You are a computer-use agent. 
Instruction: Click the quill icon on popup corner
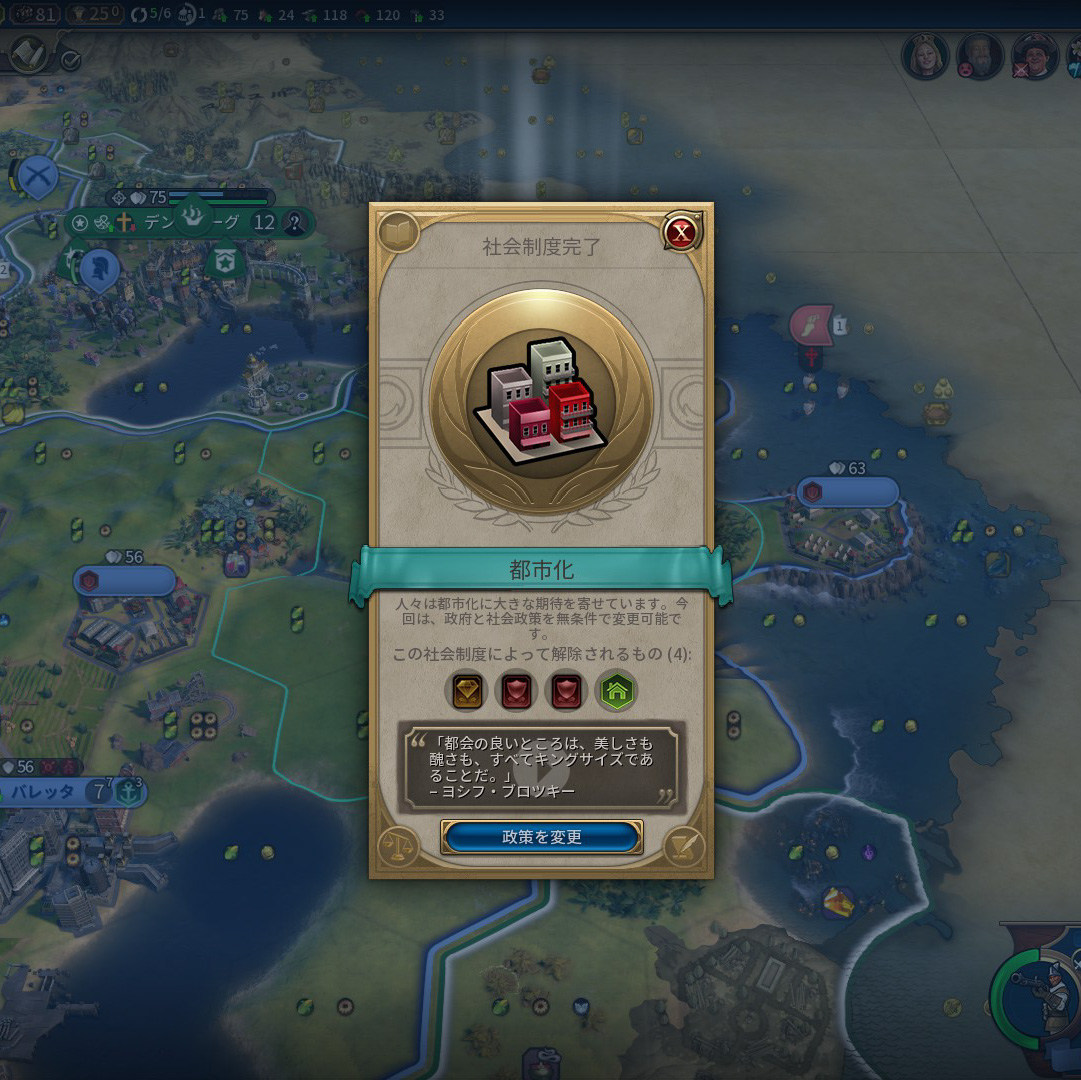pos(685,846)
